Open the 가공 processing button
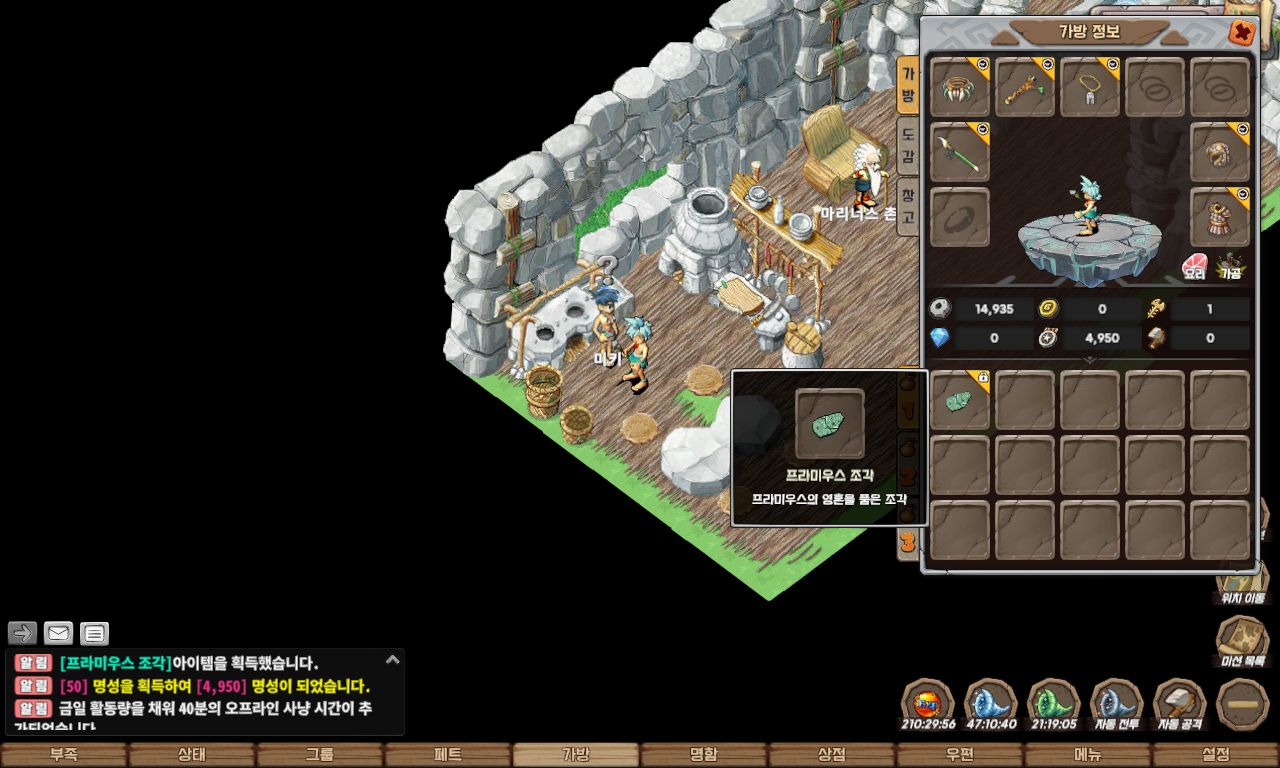The width and height of the screenshot is (1280, 768). pos(1229,266)
